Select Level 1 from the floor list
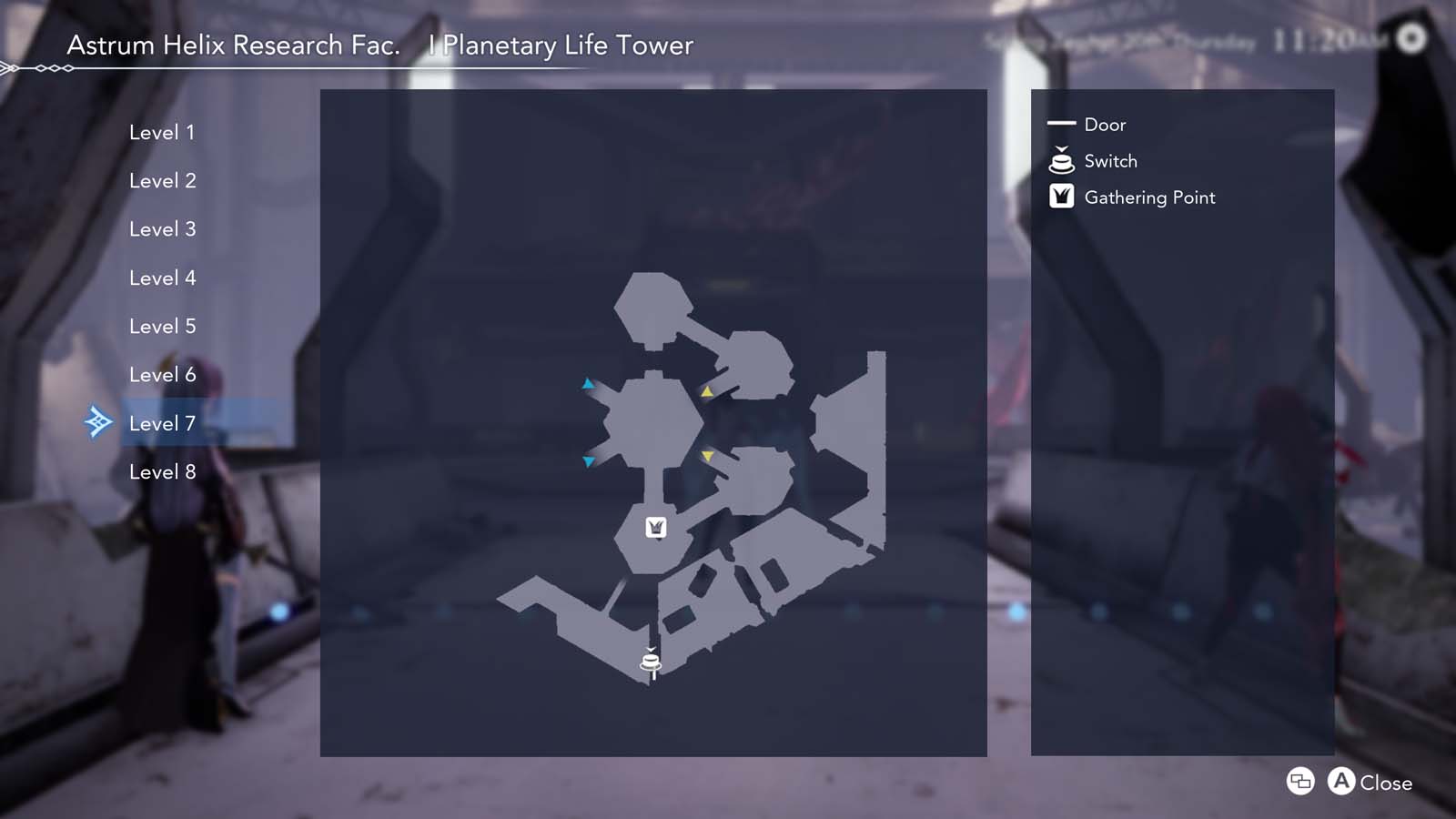 162,132
